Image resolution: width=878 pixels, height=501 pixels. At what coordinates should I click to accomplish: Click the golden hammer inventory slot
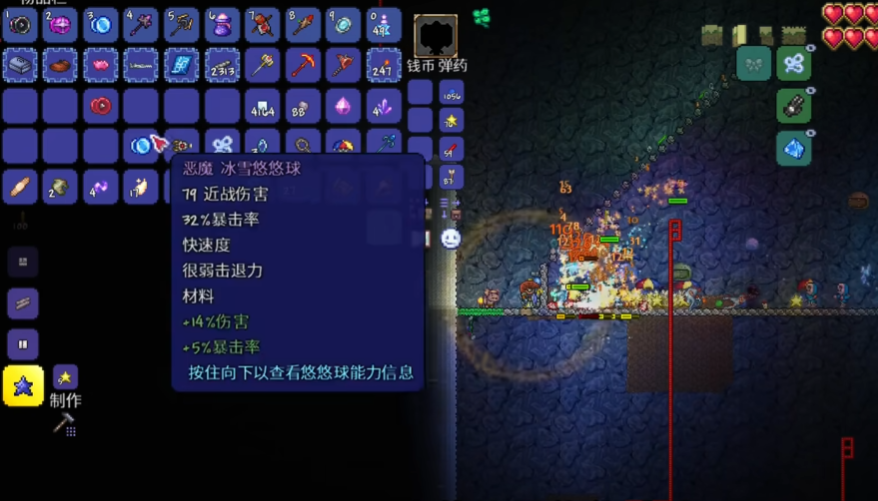[263, 65]
